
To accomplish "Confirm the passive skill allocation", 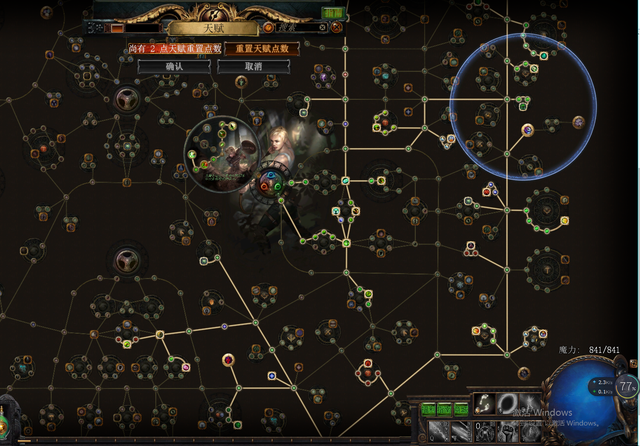I will click(174, 66).
